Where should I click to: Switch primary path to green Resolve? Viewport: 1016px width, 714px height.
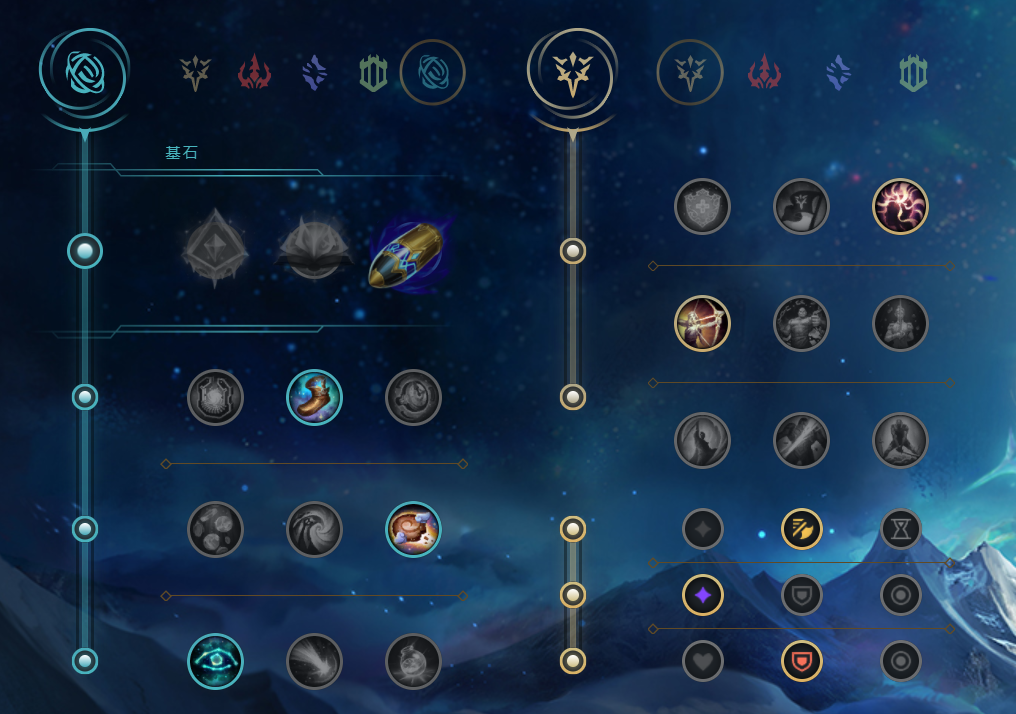[x=373, y=73]
